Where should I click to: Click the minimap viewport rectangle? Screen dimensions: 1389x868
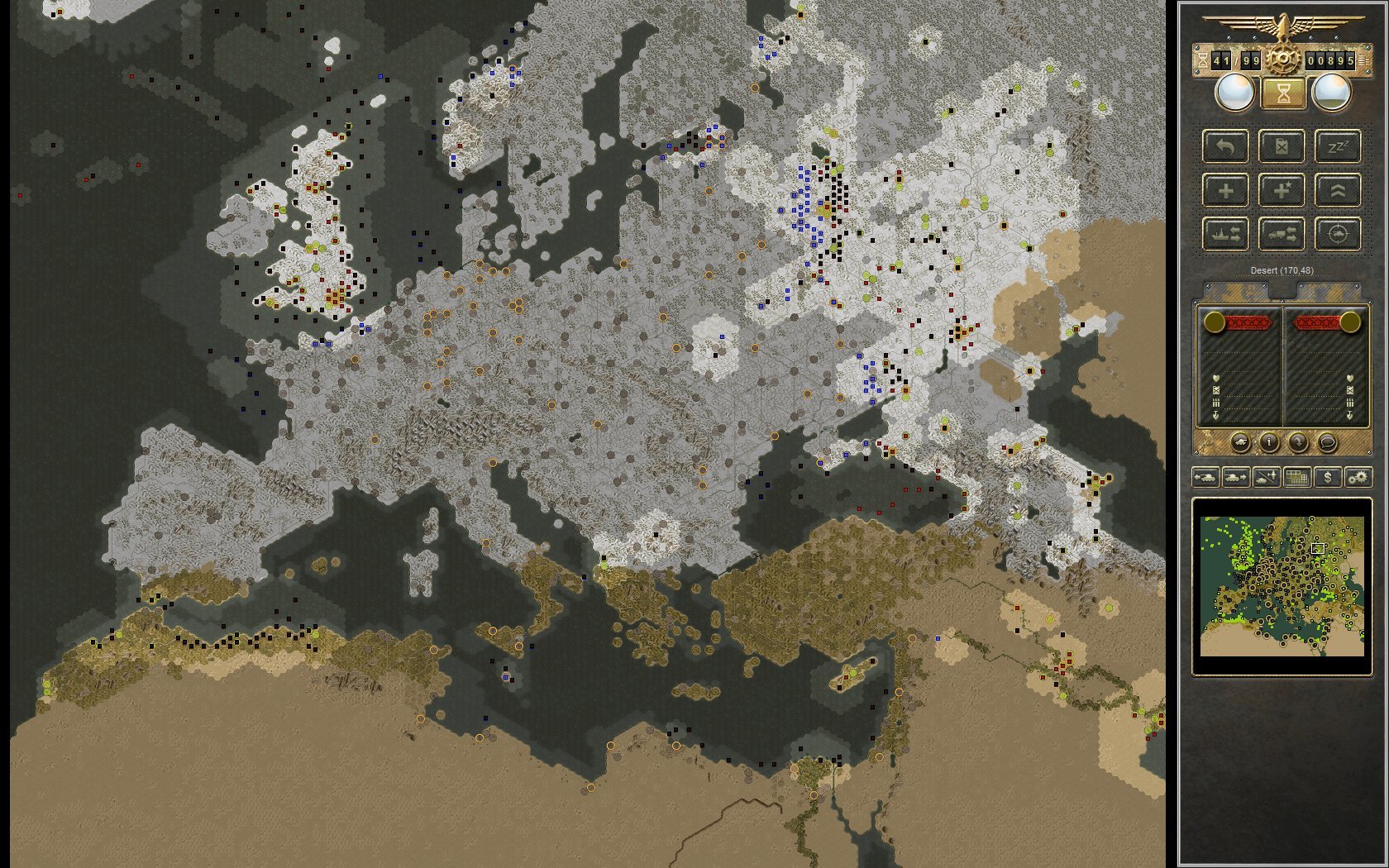tap(1320, 547)
